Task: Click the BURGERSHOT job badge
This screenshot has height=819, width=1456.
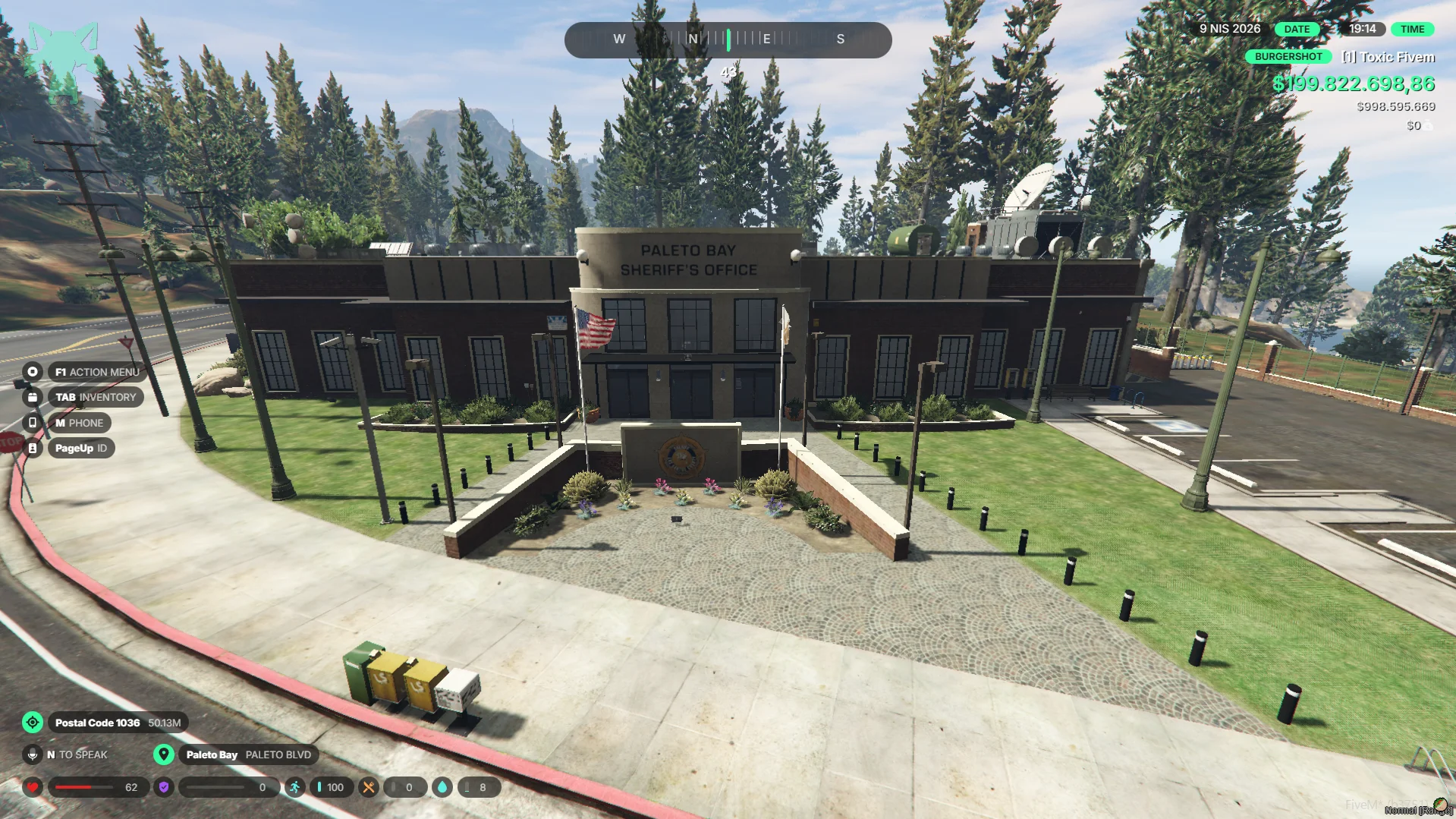Action: tap(1288, 57)
